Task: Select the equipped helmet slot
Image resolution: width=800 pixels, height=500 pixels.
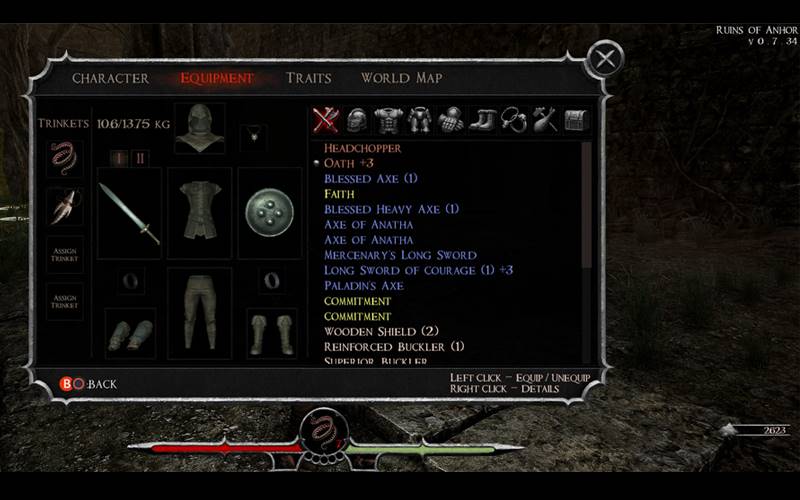Action: [199, 128]
